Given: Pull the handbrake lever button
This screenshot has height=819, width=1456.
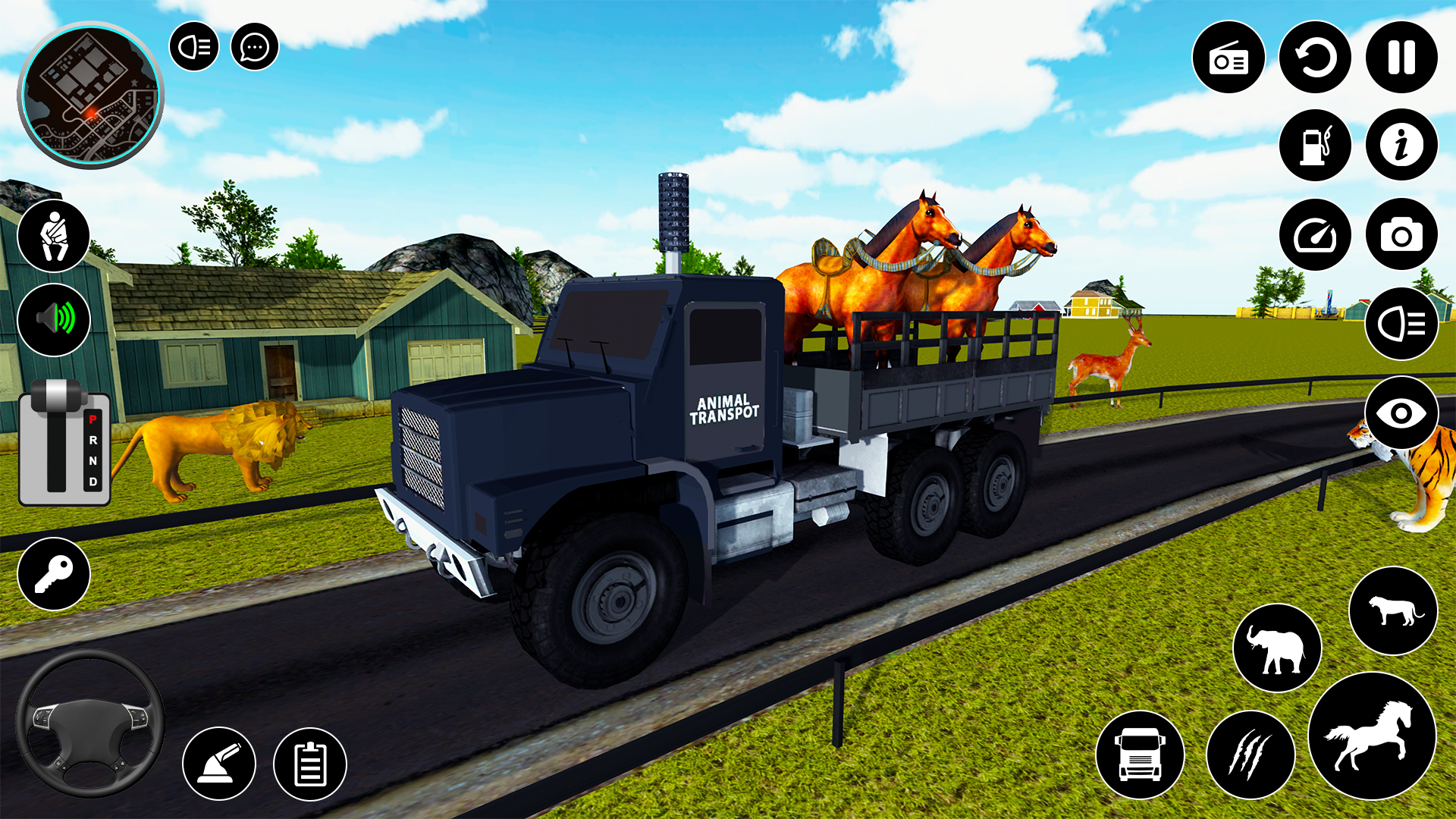Looking at the screenshot, I should pos(219,764).
